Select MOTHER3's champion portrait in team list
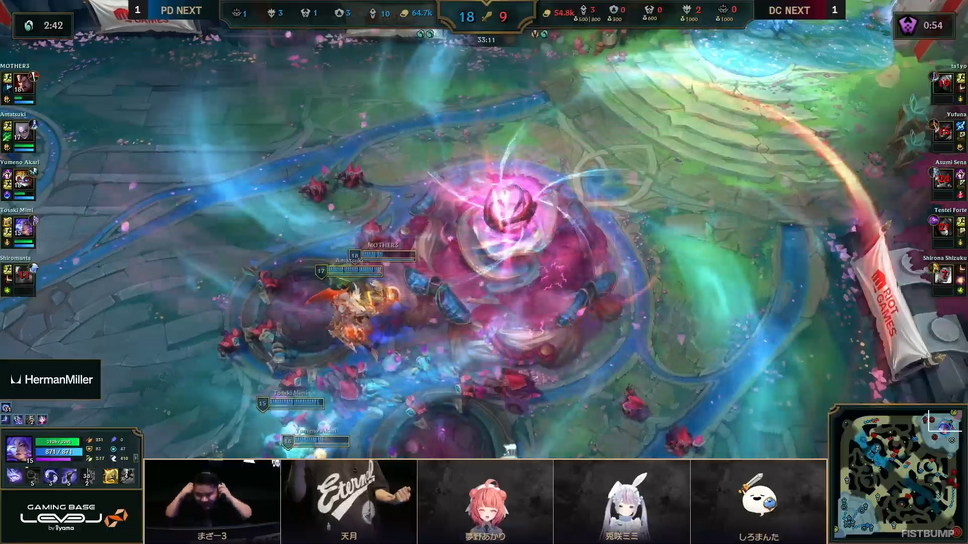Screen dimensions: 968x544 [23, 86]
